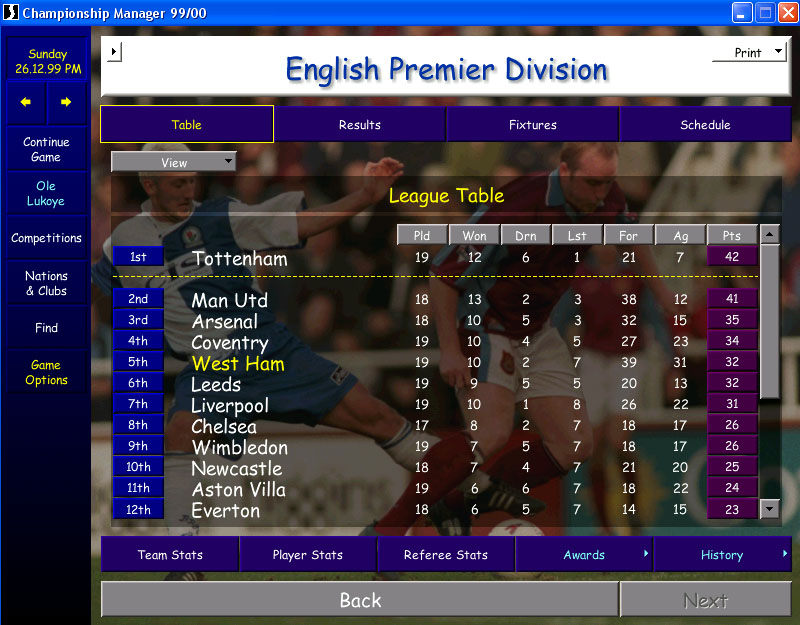This screenshot has height=625, width=800.
Task: Open the Ole Lukoye manager screen
Action: pyautogui.click(x=46, y=193)
